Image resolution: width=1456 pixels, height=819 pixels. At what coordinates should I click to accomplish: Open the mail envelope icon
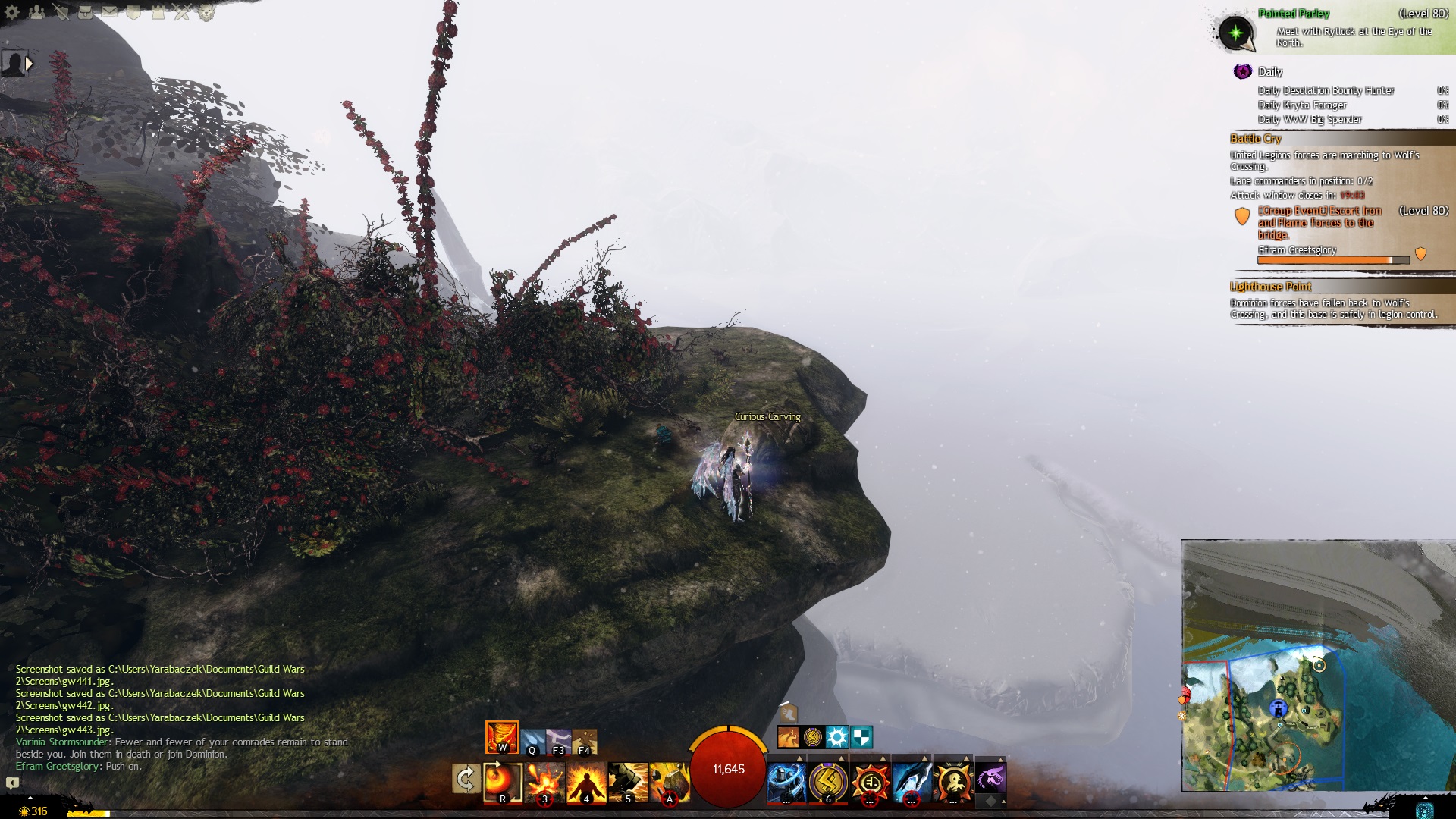[110, 11]
